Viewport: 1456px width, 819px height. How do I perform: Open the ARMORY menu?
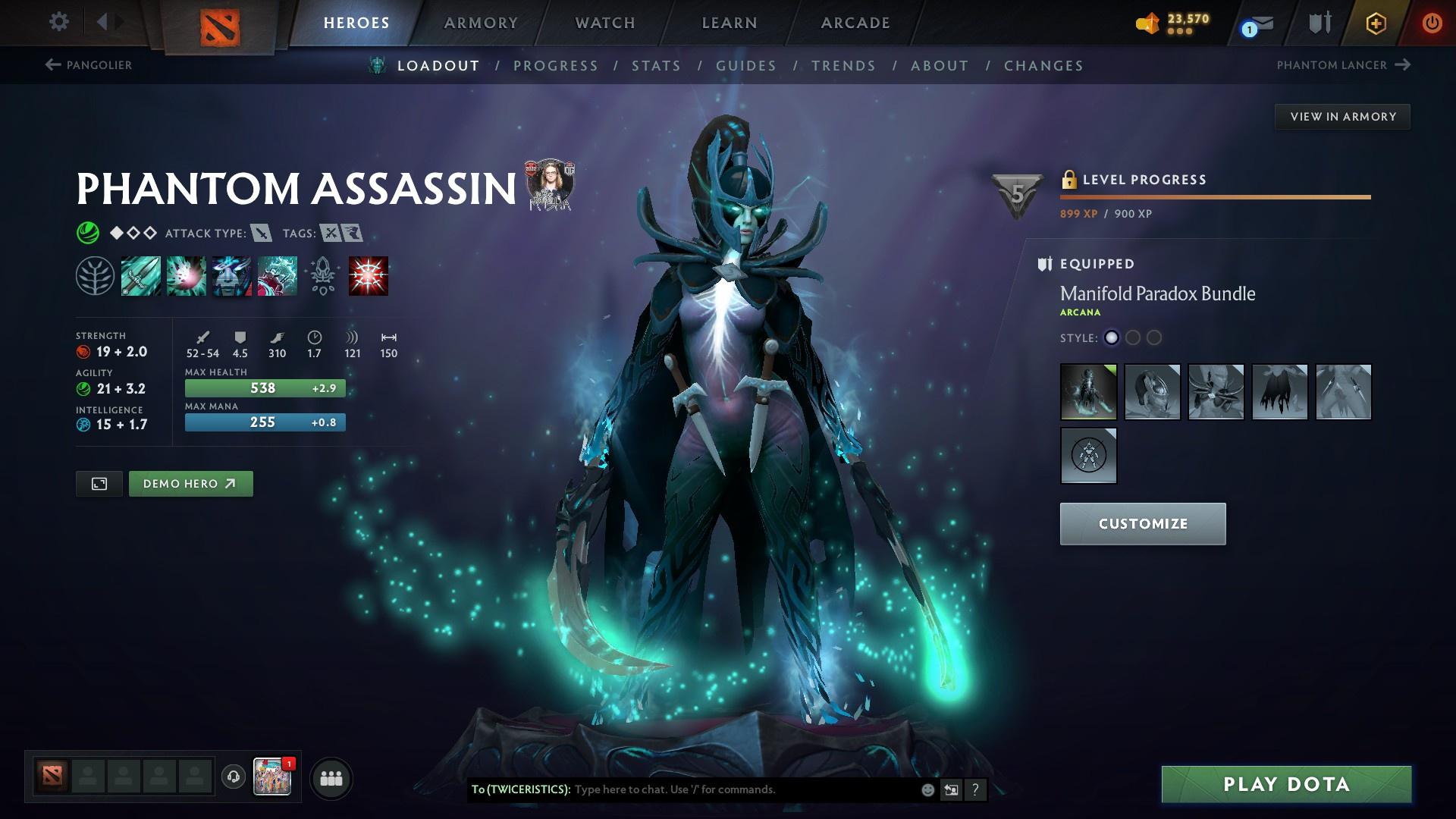[x=481, y=23]
